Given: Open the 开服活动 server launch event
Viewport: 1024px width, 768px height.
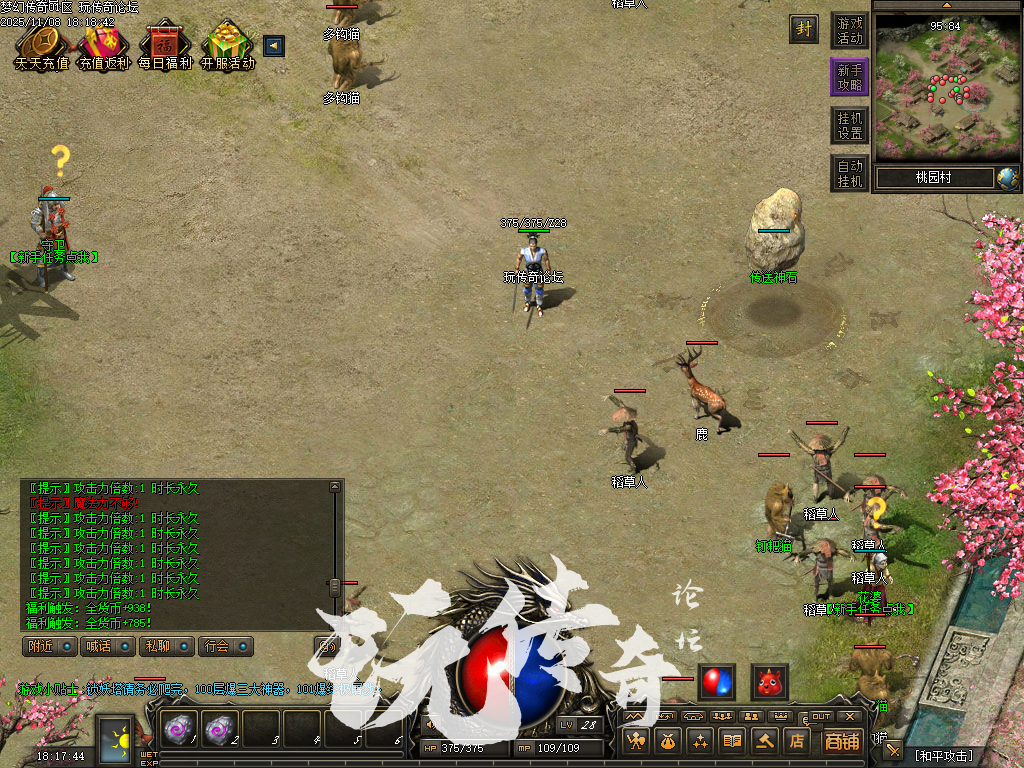Looking at the screenshot, I should [228, 45].
